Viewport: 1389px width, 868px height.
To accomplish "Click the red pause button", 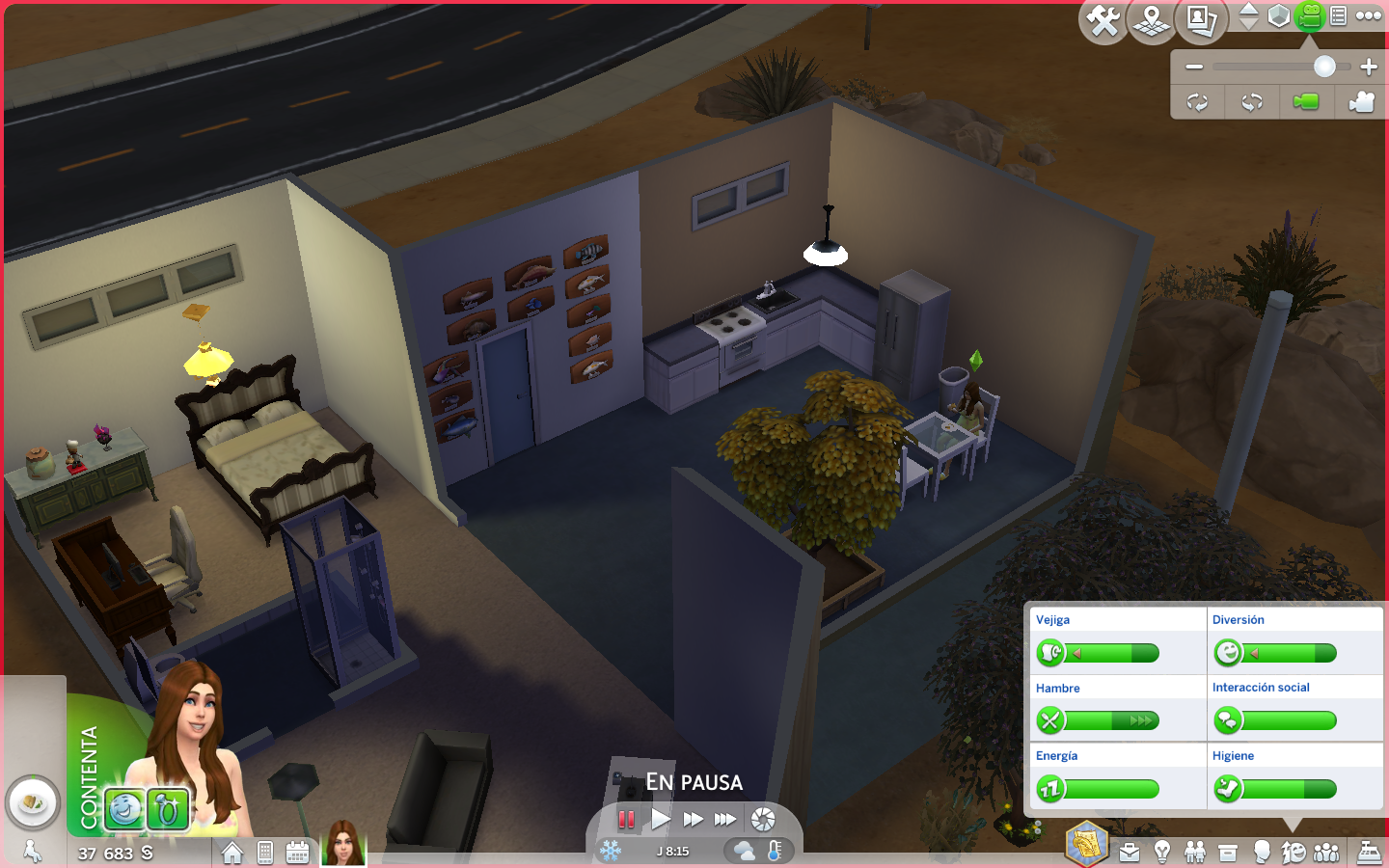I will point(626,820).
